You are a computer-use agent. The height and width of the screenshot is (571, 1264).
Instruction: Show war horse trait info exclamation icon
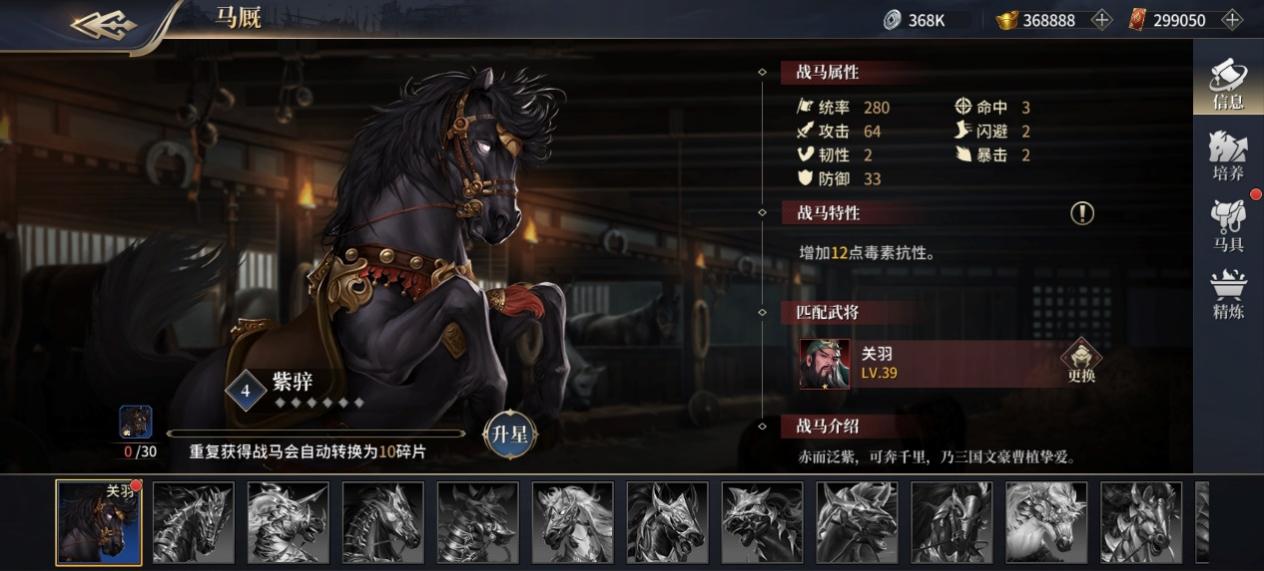(1082, 213)
